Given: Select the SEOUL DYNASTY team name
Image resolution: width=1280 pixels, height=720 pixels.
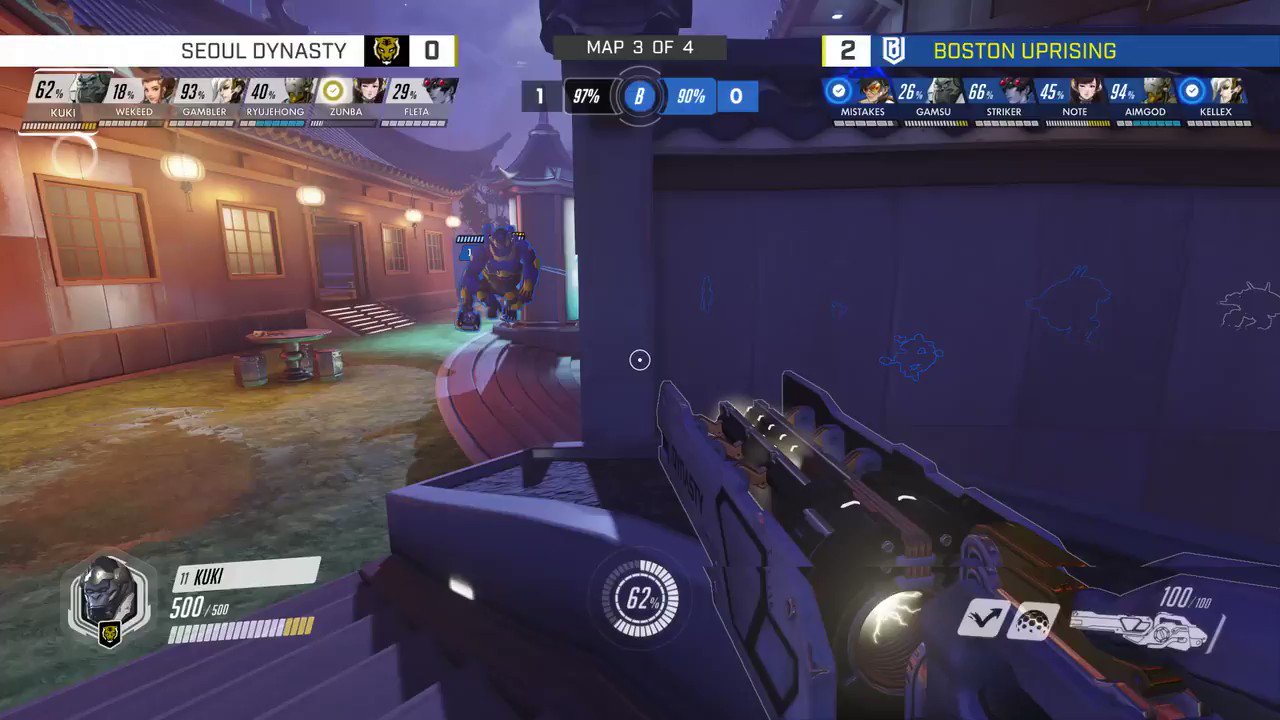Looking at the screenshot, I should point(265,50).
